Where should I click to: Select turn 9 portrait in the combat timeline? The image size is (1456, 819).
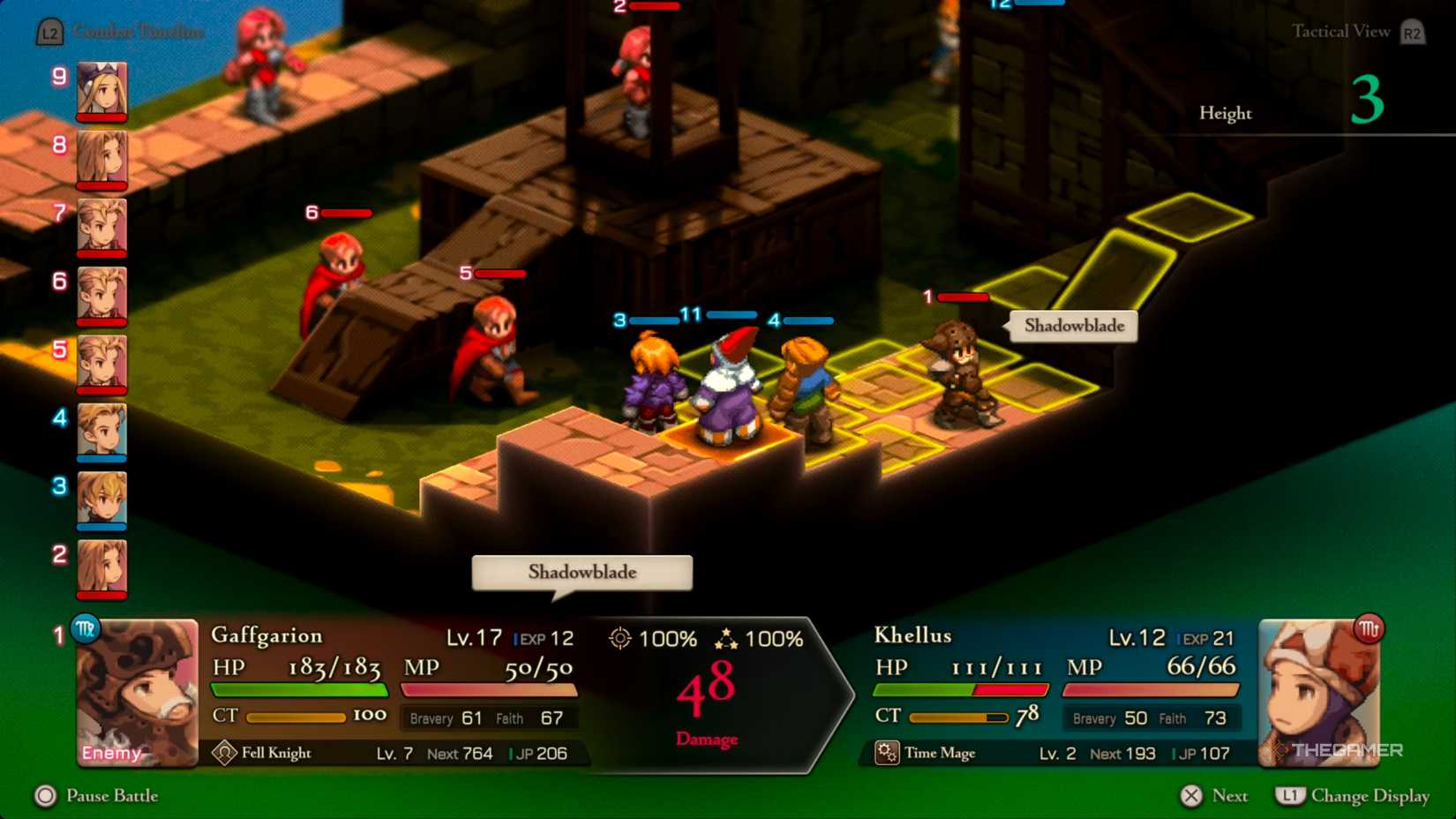click(101, 89)
